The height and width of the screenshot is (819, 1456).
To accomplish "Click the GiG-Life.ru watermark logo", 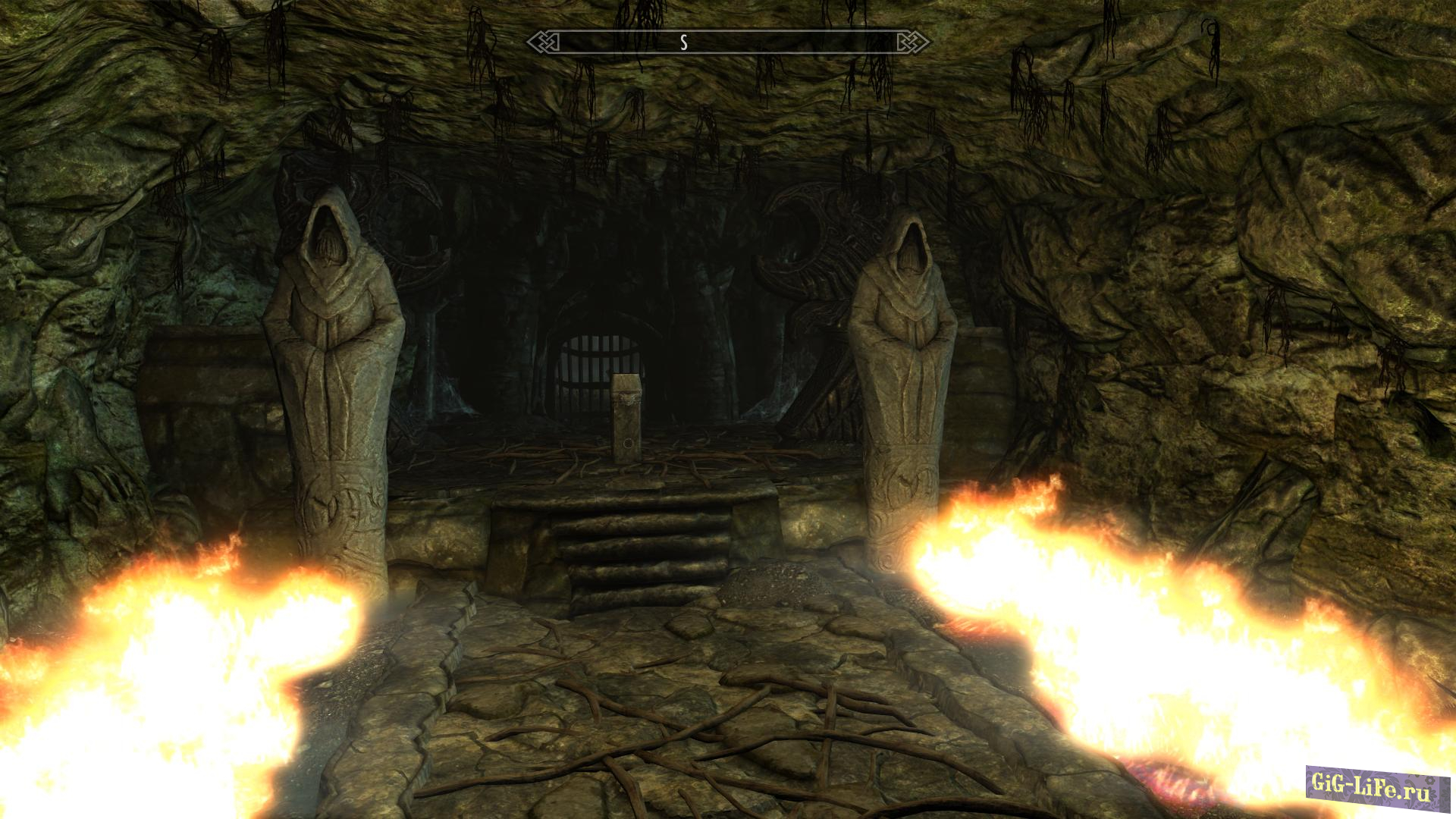I will click(1376, 786).
